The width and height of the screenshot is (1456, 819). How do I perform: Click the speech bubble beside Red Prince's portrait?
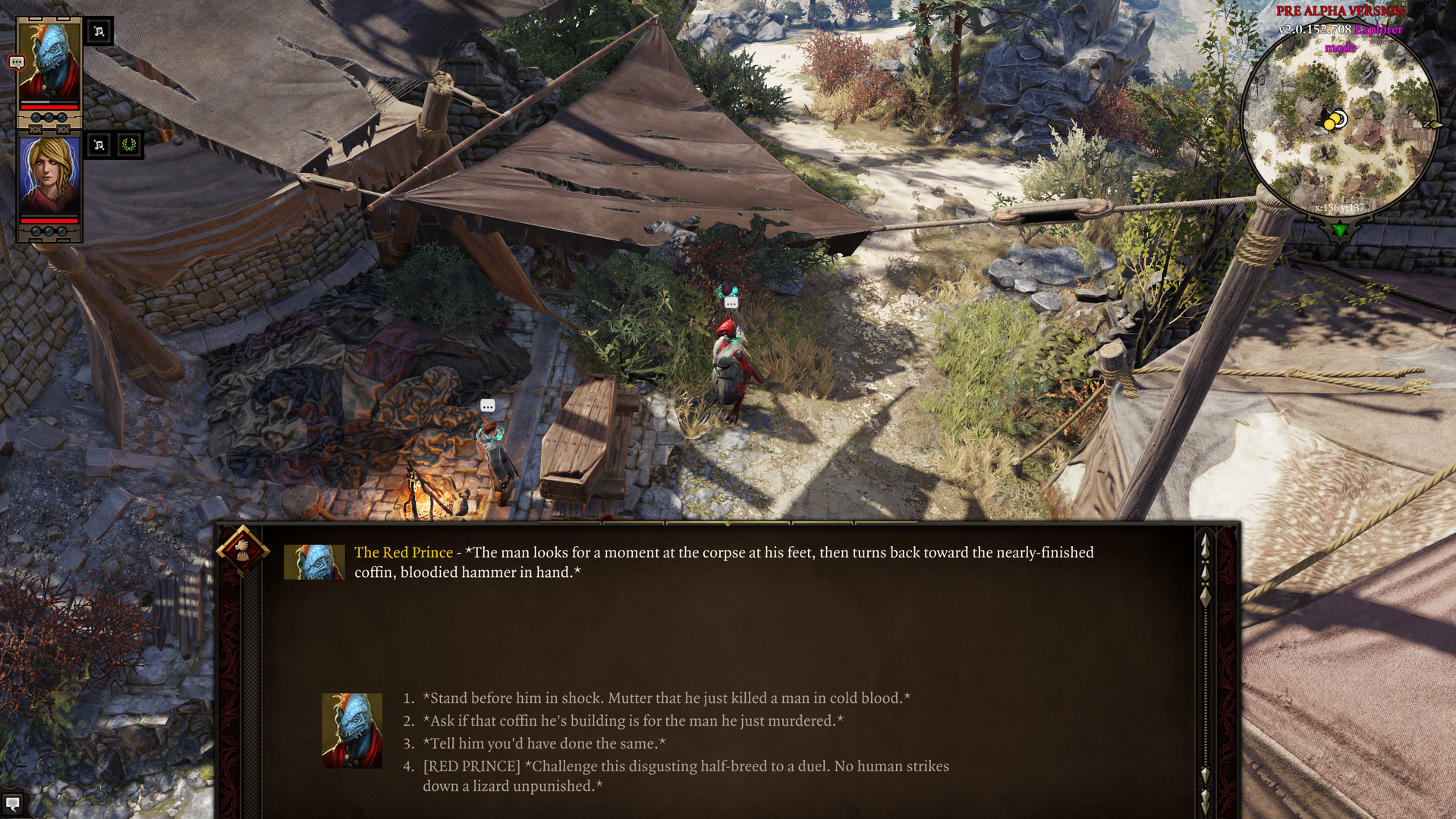click(16, 63)
